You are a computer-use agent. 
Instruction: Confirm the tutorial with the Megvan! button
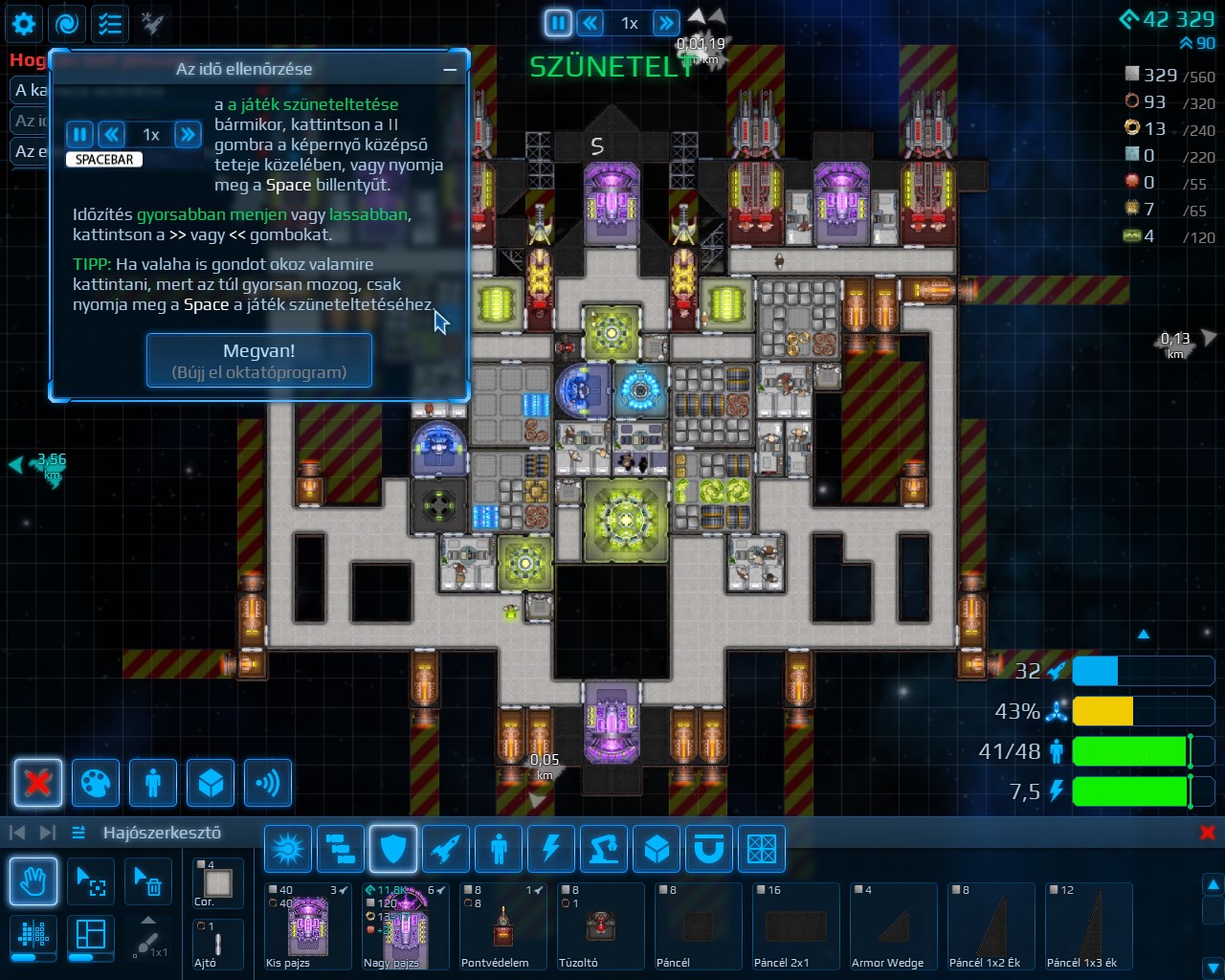[x=258, y=360]
